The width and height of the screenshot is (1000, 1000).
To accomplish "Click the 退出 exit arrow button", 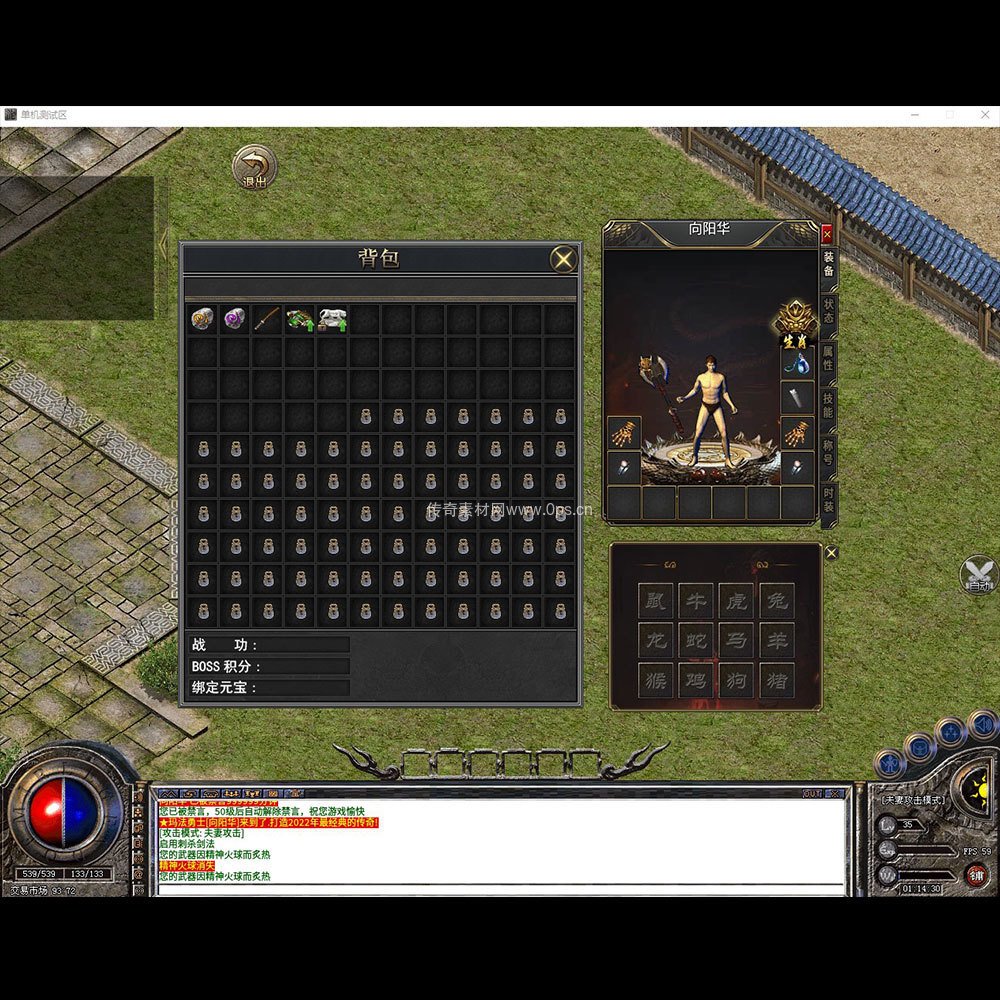I will point(255,167).
